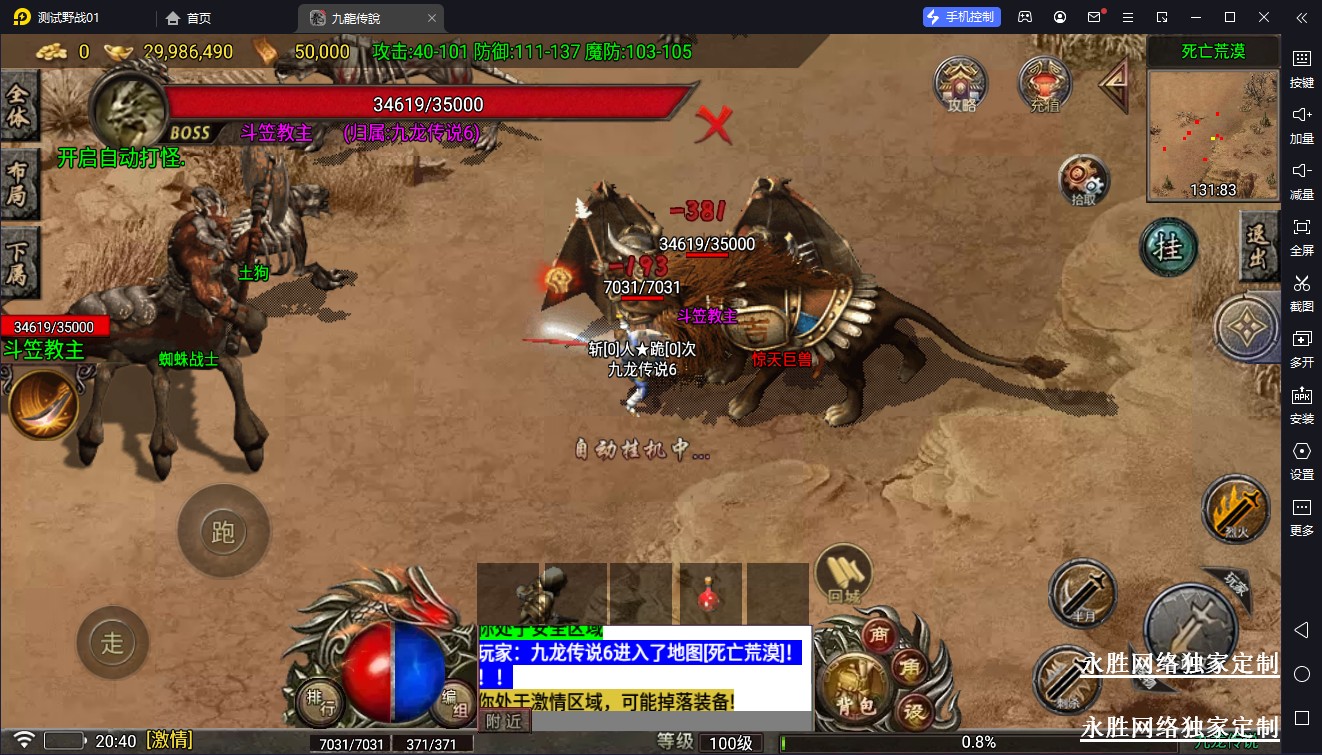Collapse the top menu with the triangle arrow
Screen dimensions: 1322x755
pos(1114,85)
